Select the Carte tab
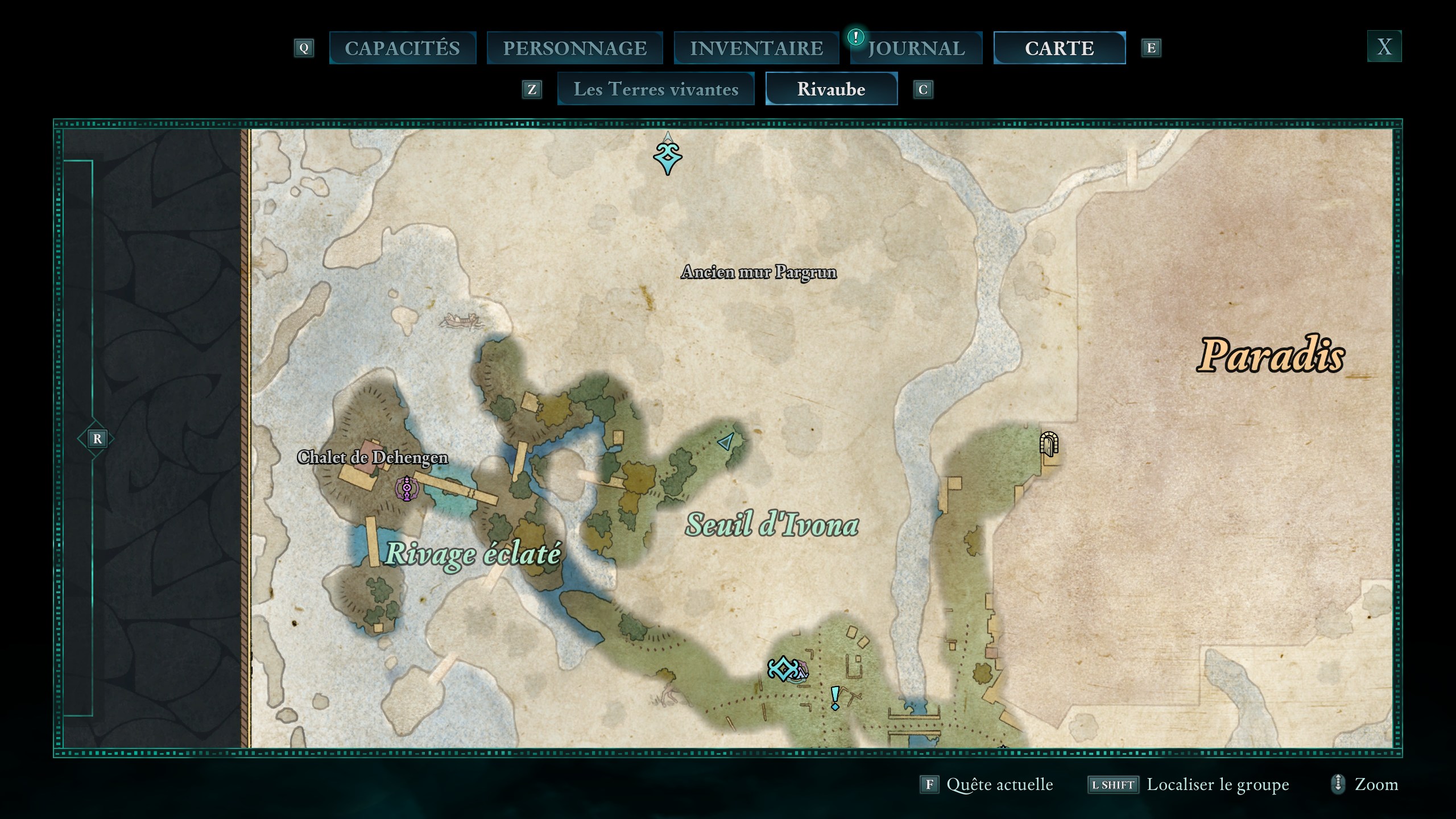1456x819 pixels. point(1059,48)
